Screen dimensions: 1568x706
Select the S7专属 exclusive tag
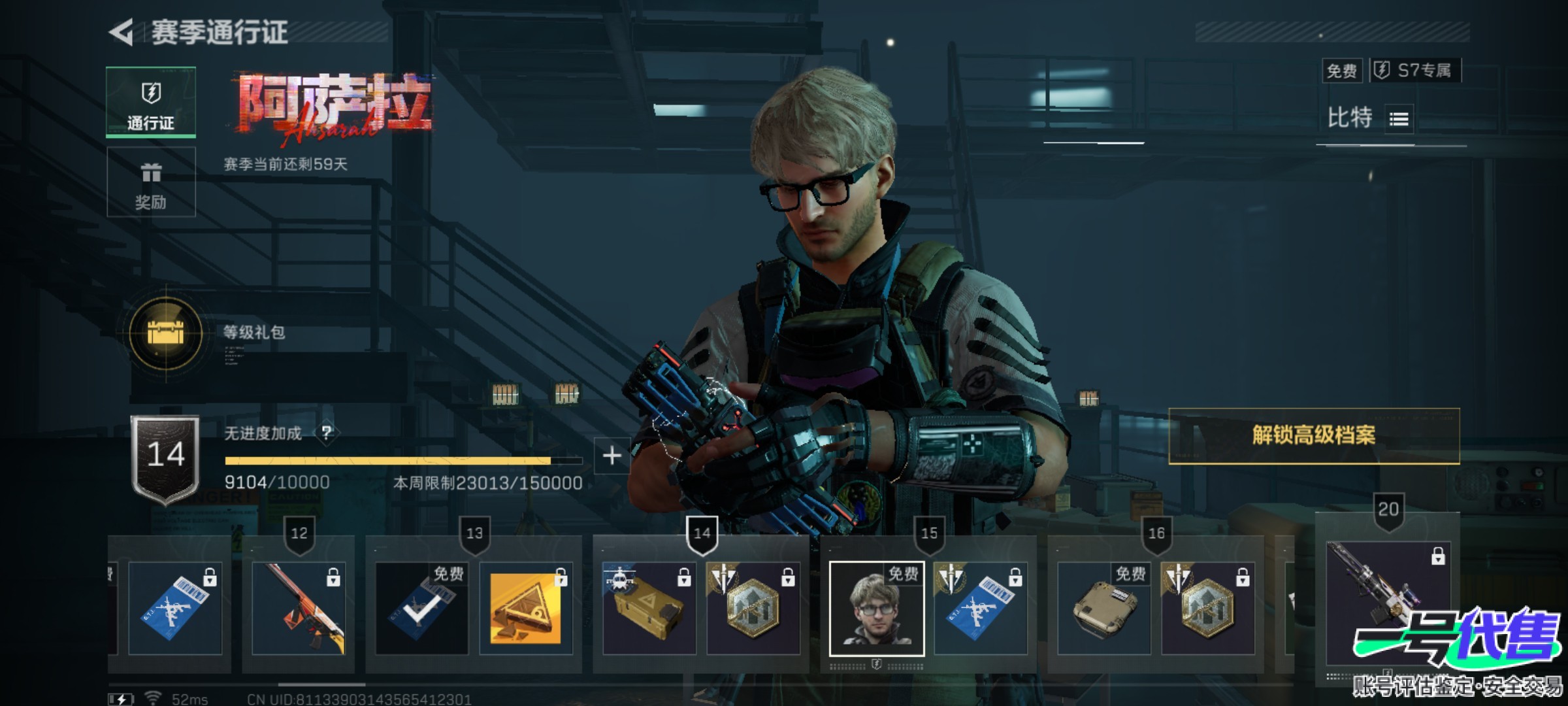pyautogui.click(x=1415, y=71)
